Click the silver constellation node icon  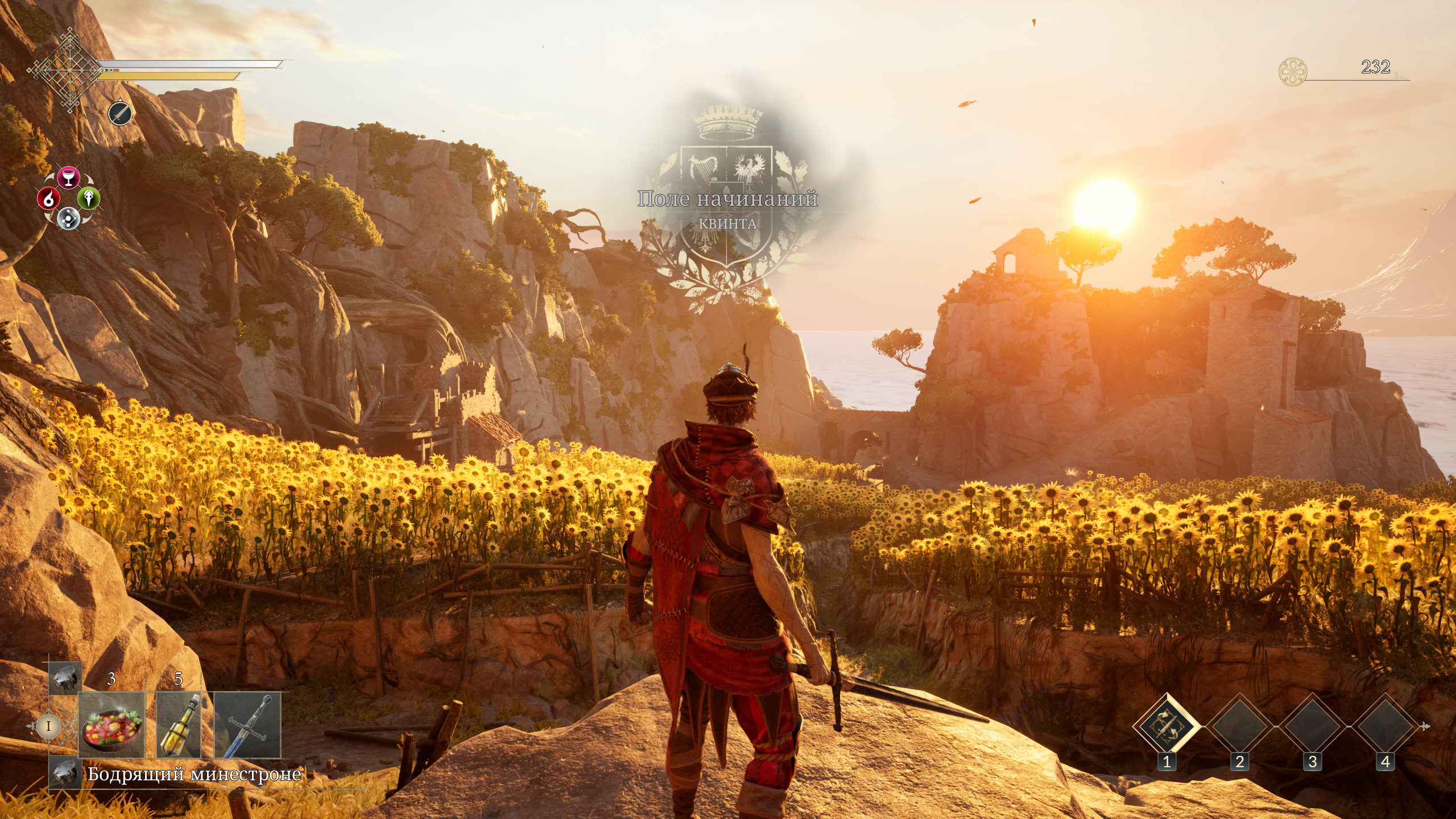pyautogui.click(x=68, y=218)
